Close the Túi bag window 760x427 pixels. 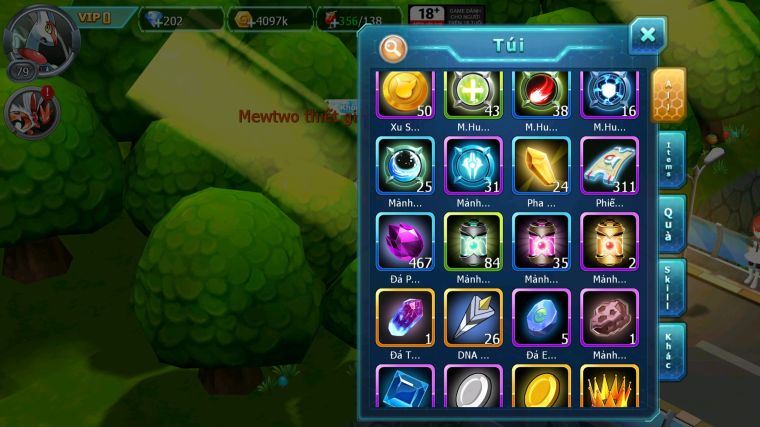click(647, 36)
